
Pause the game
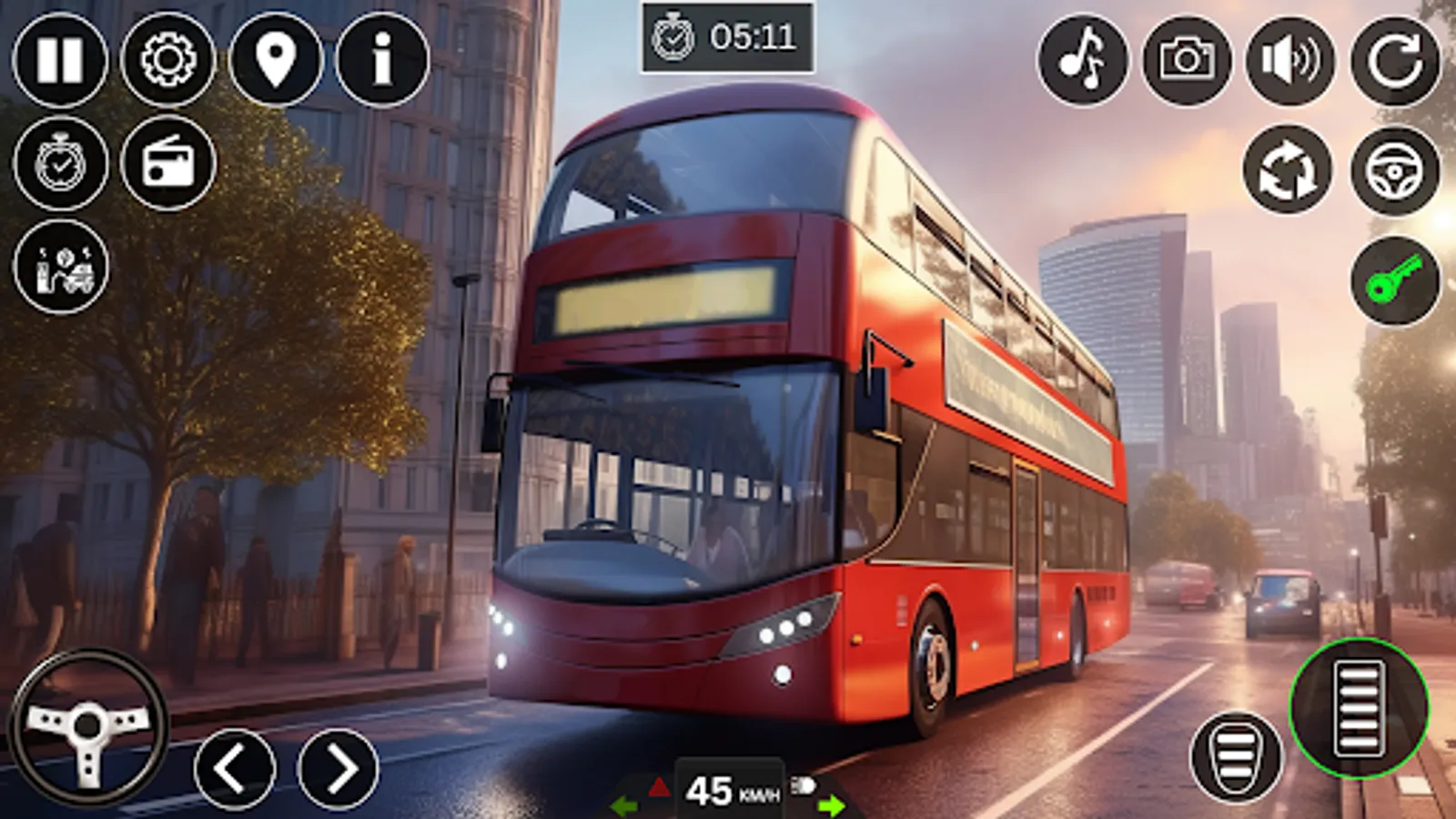(60, 60)
